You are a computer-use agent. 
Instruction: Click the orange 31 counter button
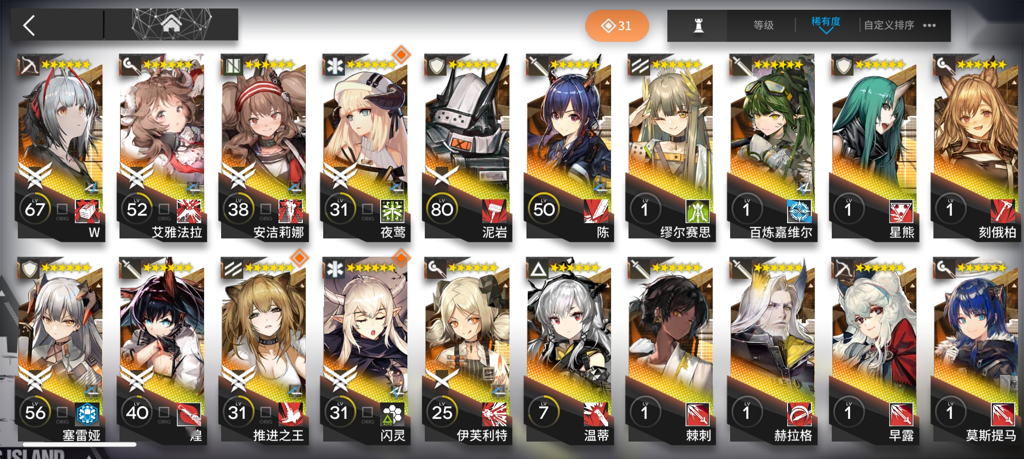click(617, 25)
